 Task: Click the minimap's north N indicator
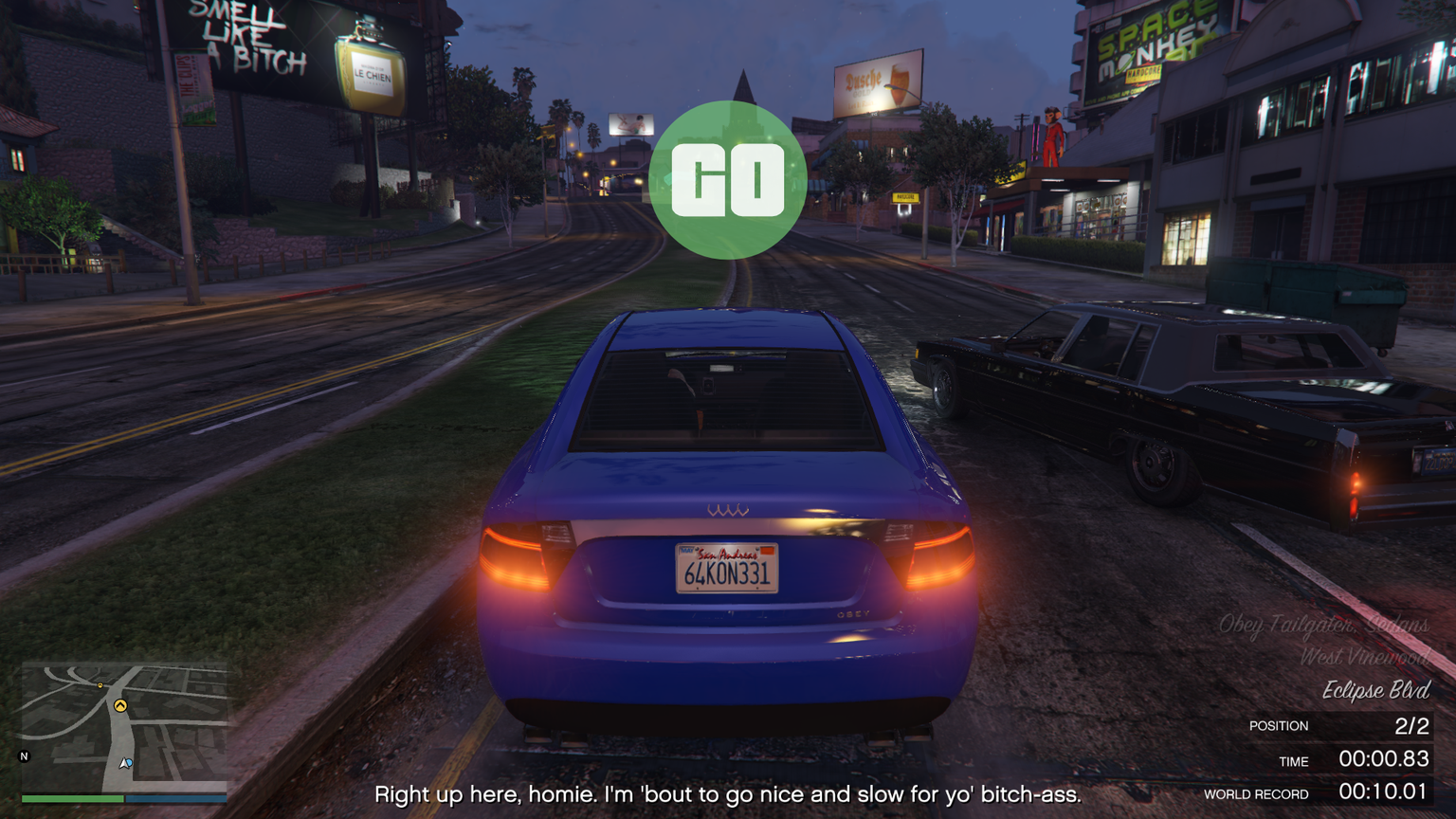pyautogui.click(x=25, y=755)
